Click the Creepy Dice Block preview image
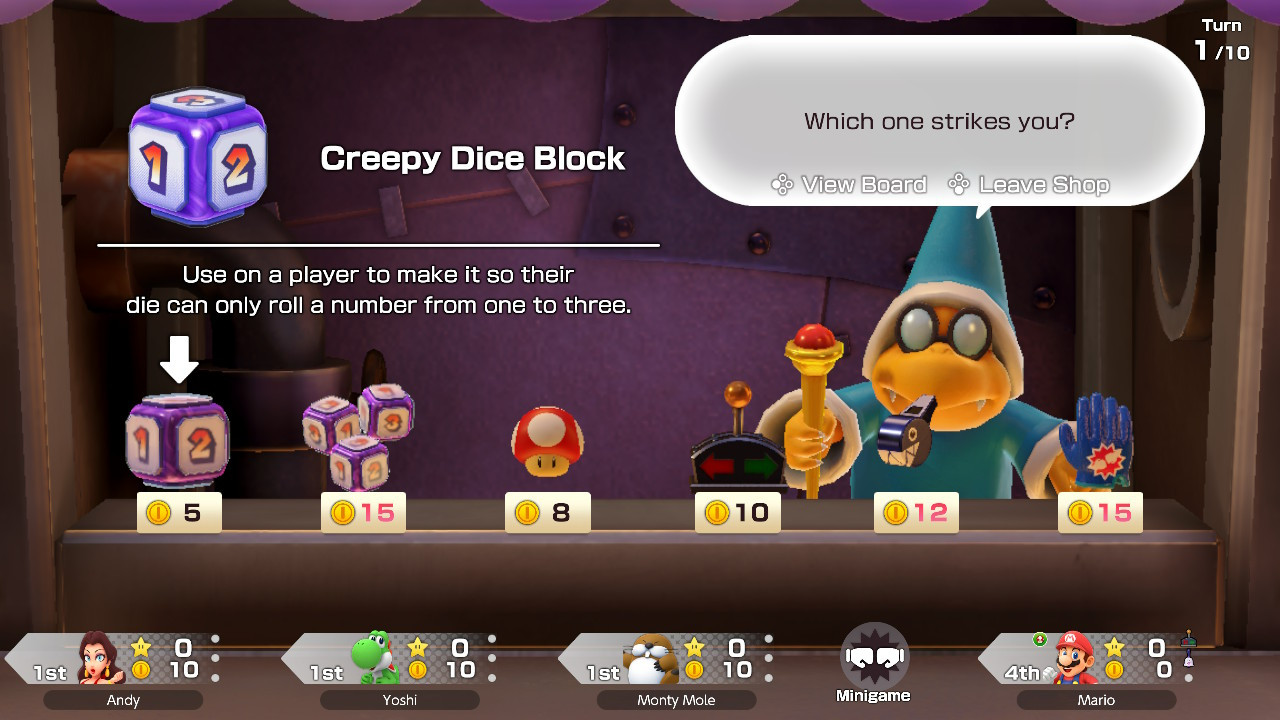The image size is (1280, 720). [196, 155]
